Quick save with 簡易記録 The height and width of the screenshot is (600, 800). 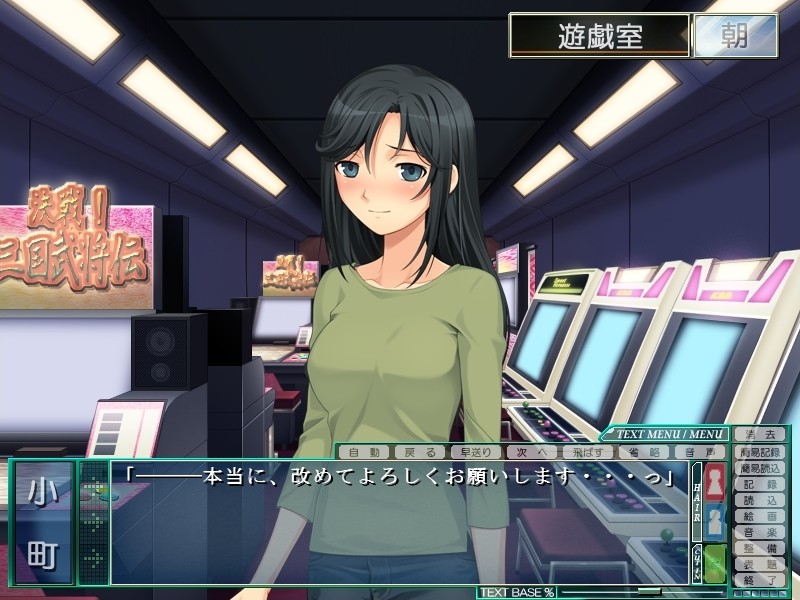[x=759, y=452]
